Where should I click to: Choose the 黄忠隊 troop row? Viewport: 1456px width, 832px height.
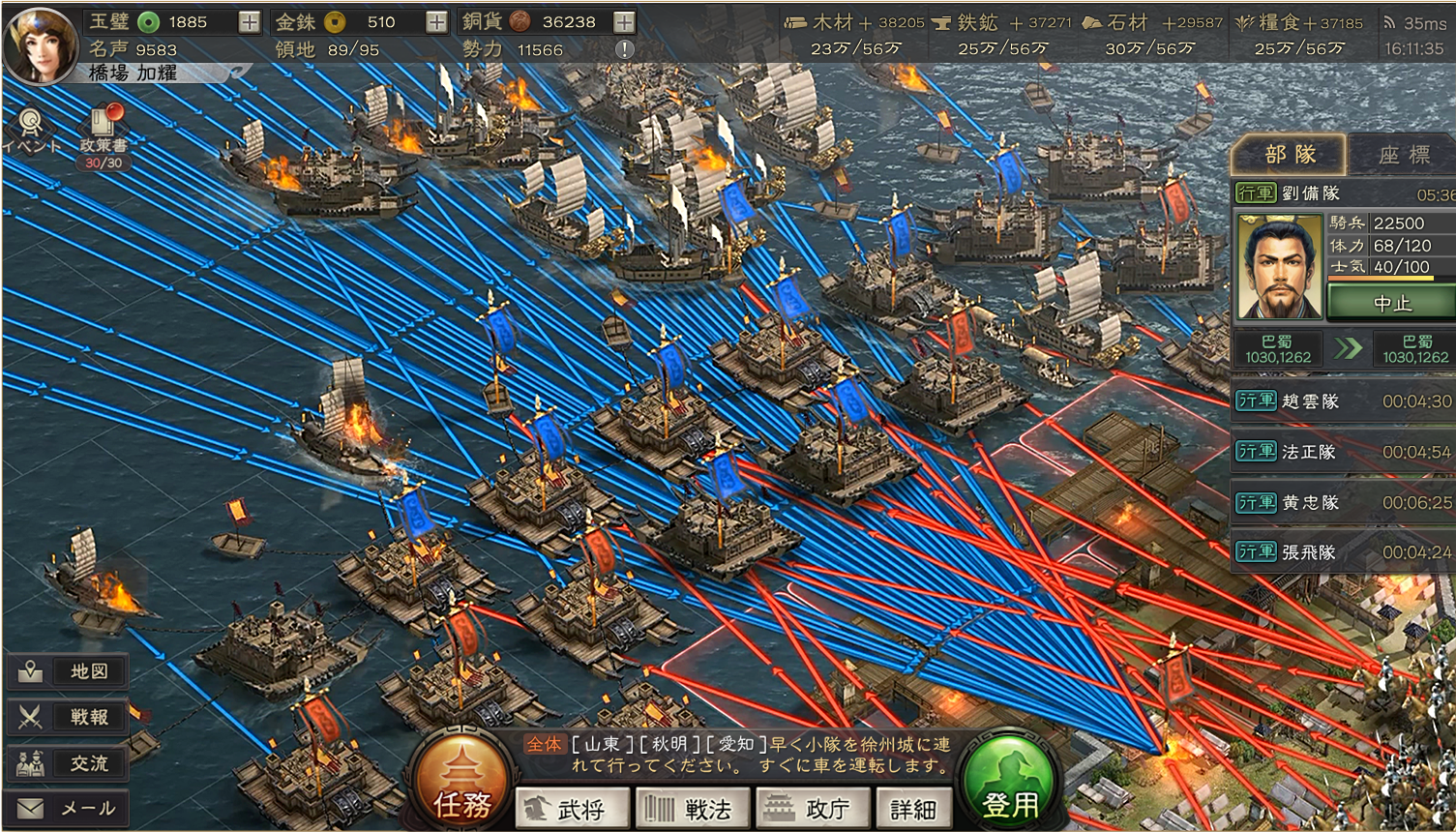[1343, 502]
